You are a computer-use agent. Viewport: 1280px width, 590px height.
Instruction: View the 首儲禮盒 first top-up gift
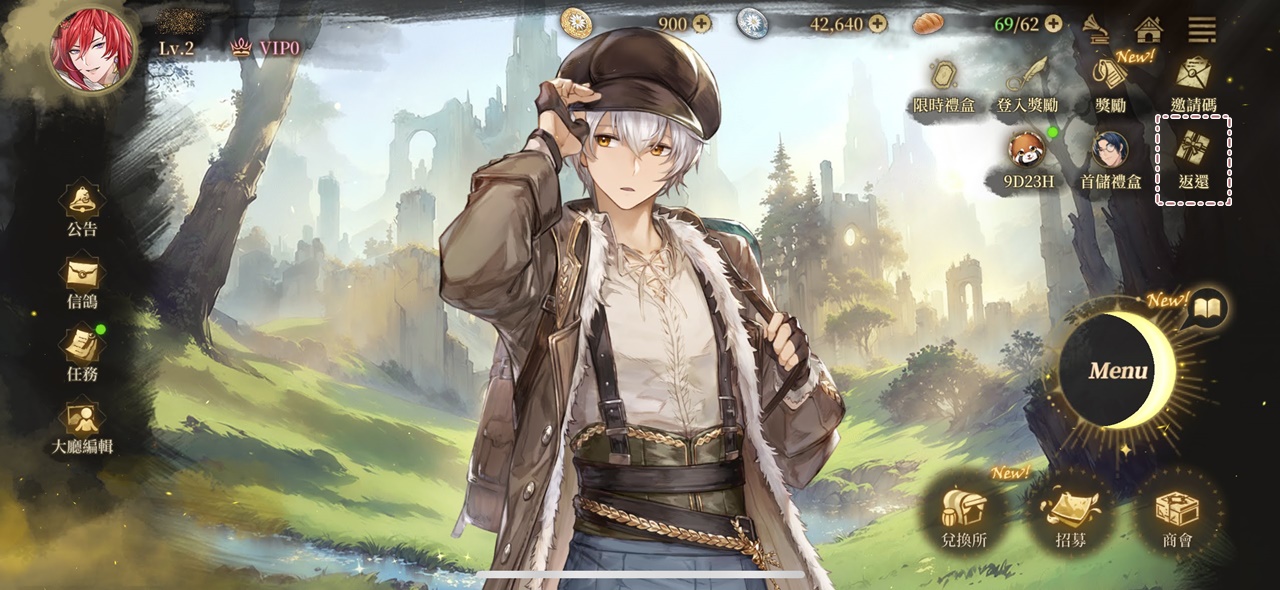pos(1110,160)
